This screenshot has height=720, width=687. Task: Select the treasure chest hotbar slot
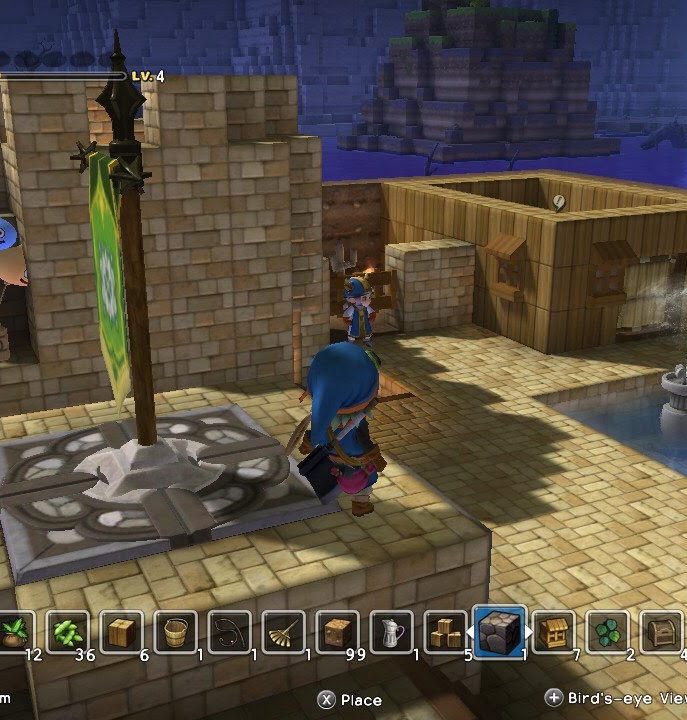pyautogui.click(x=661, y=632)
